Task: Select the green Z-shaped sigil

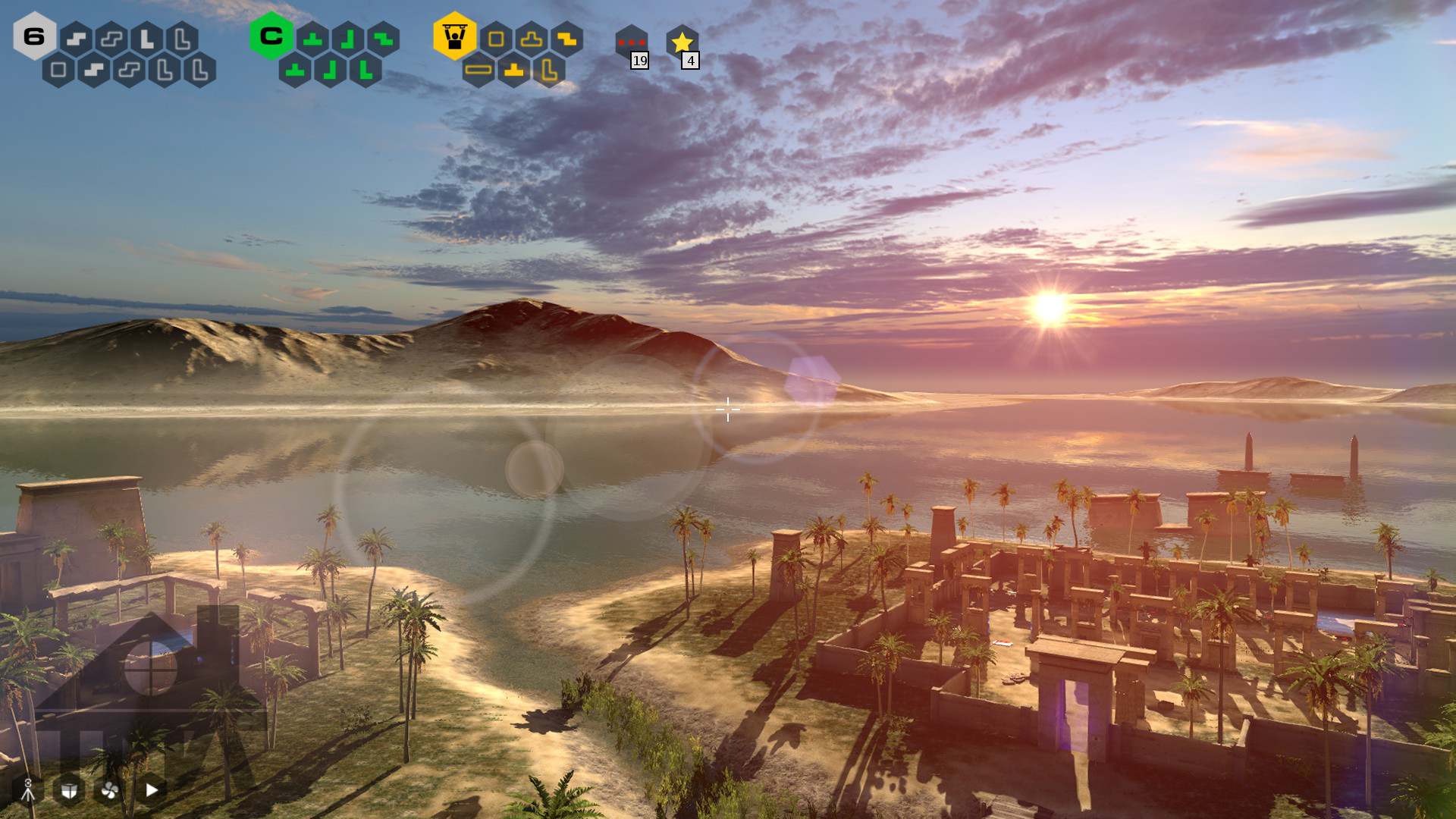Action: coord(383,39)
